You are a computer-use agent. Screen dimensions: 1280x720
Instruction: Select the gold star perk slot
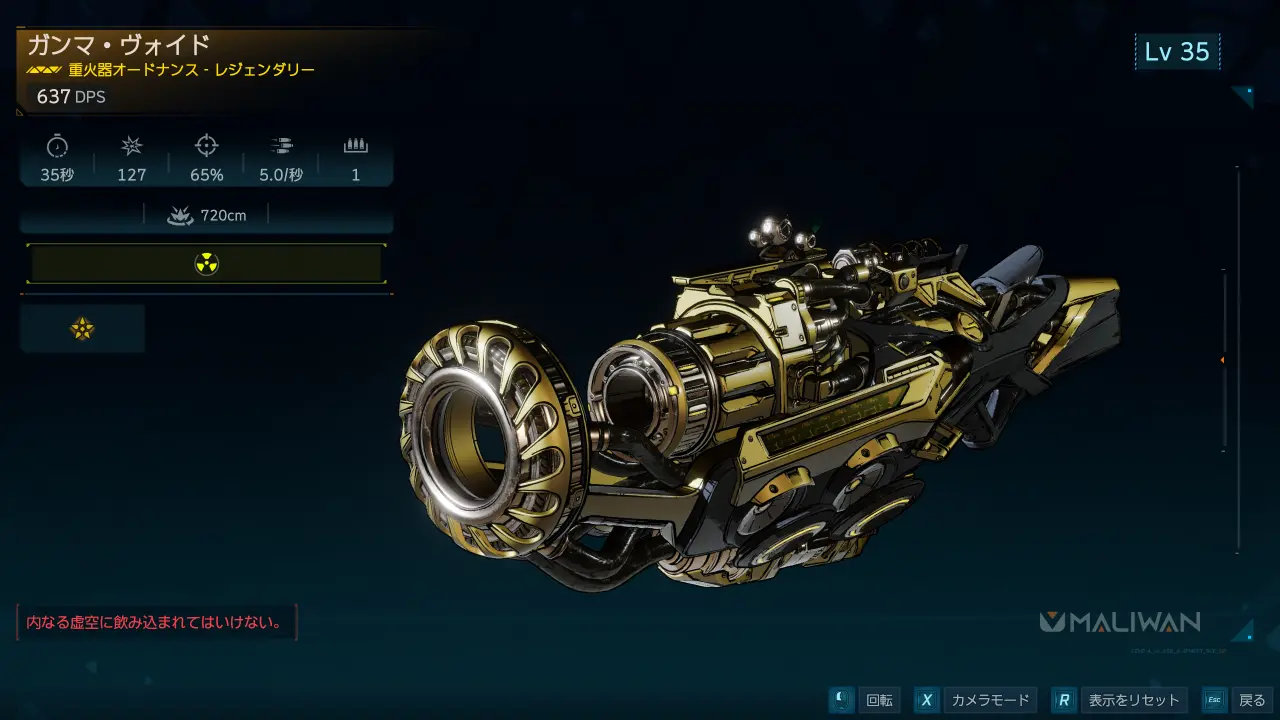(x=82, y=329)
